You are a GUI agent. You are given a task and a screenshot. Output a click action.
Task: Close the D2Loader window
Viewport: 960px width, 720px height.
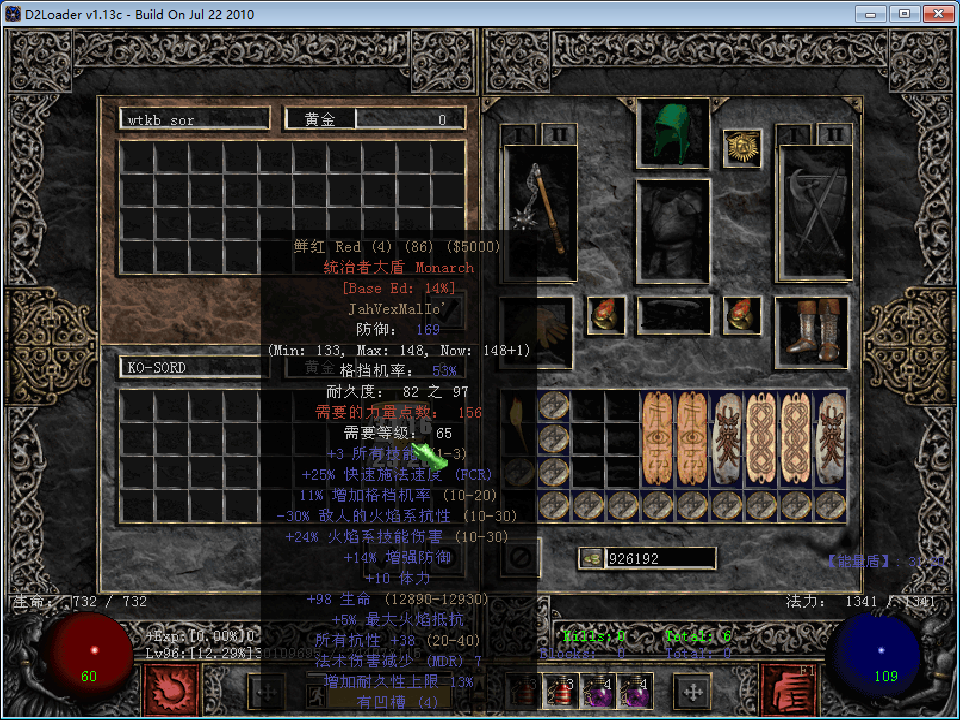point(938,13)
